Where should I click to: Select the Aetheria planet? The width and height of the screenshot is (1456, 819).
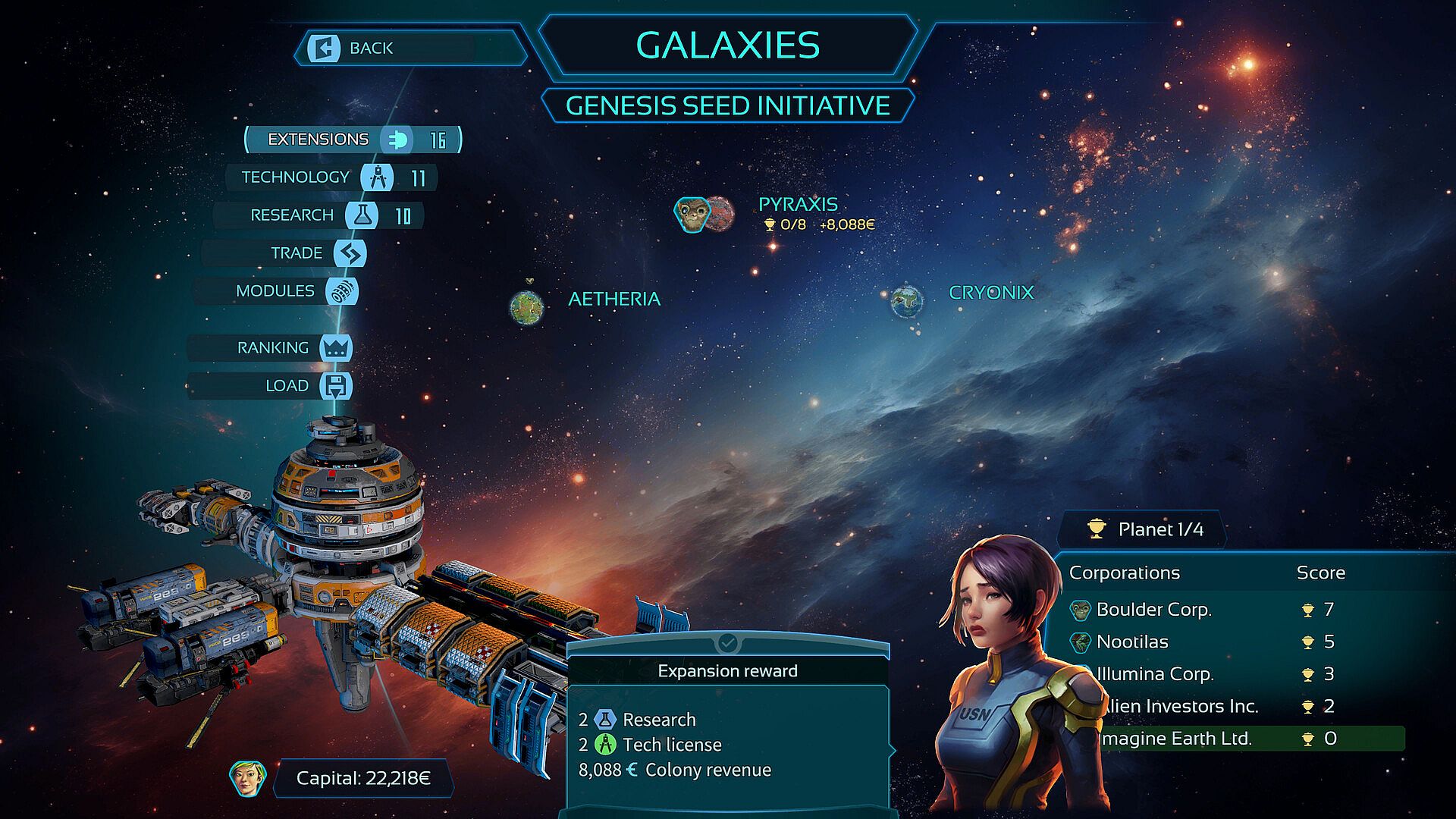pyautogui.click(x=527, y=307)
